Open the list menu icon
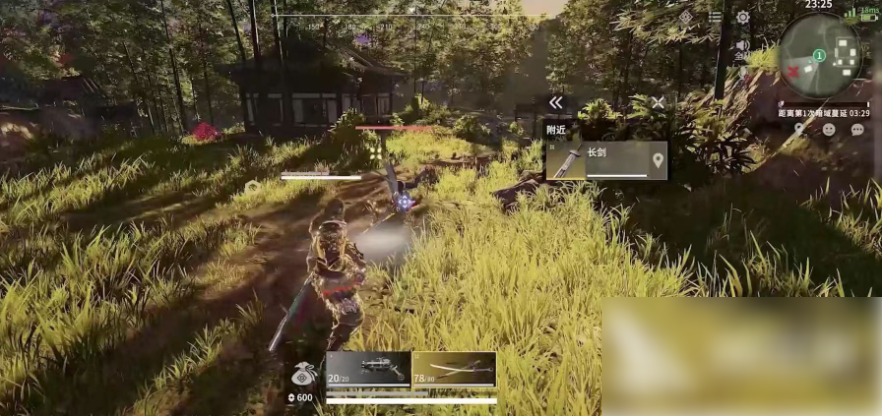Viewport: 882px width, 416px height. click(x=714, y=17)
